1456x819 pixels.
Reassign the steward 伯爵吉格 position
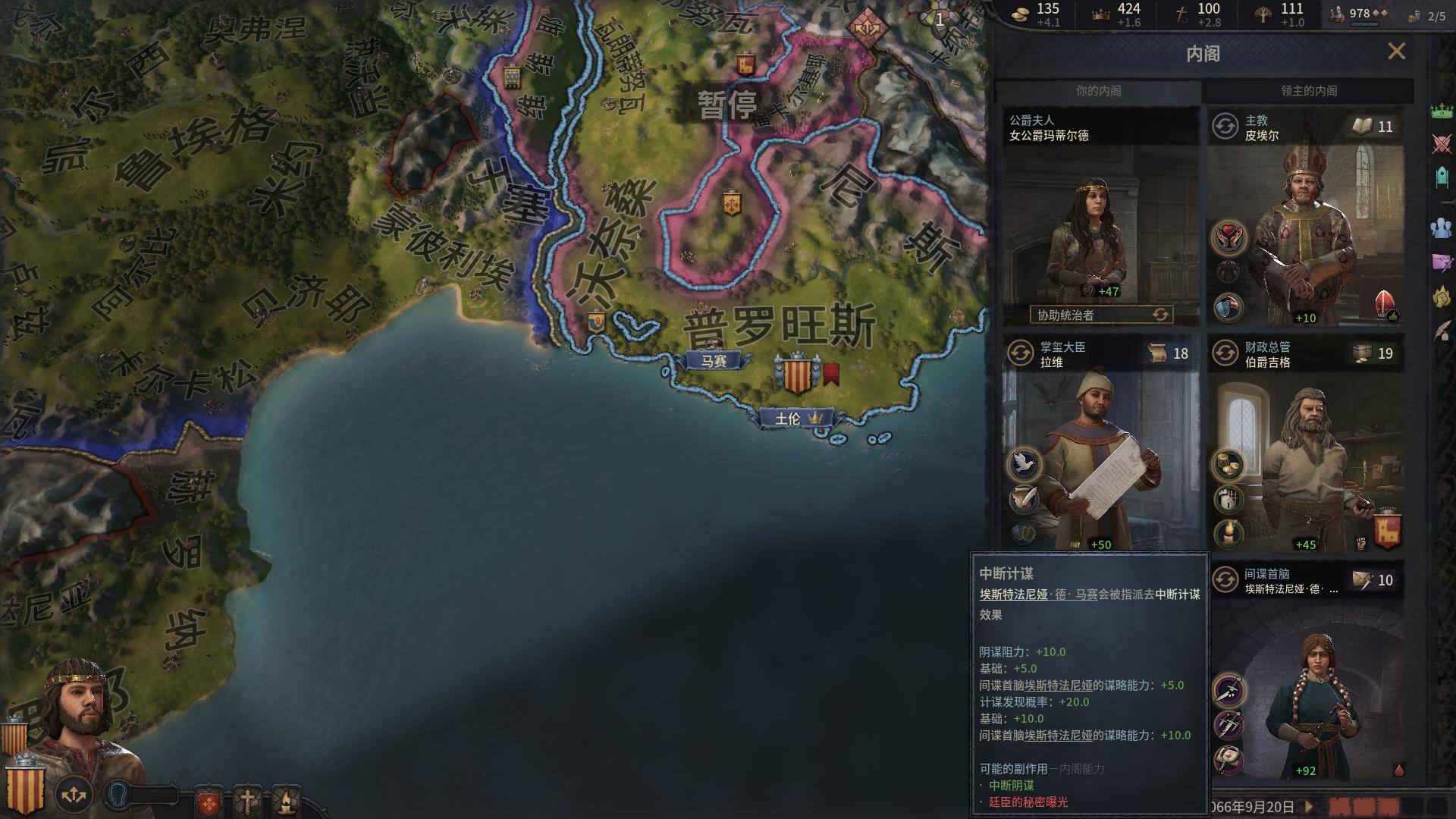1225,353
